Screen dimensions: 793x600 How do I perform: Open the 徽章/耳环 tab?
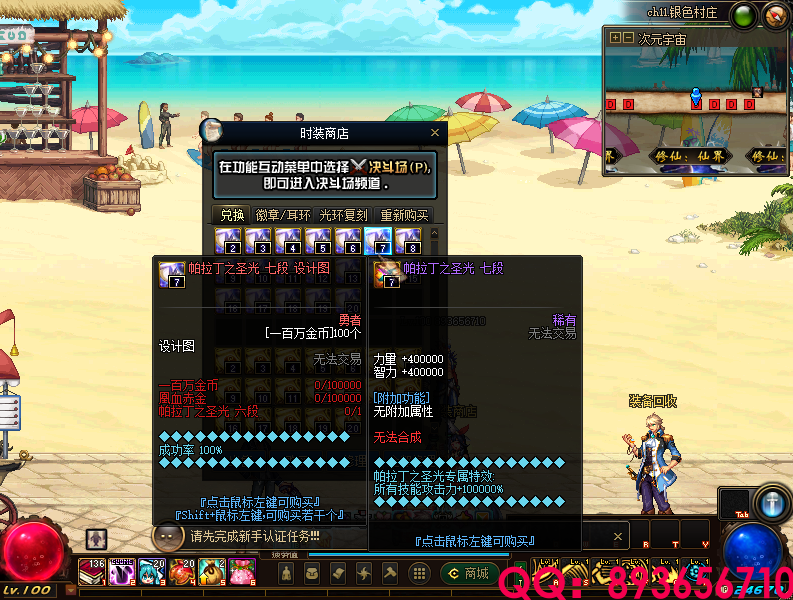[x=281, y=215]
